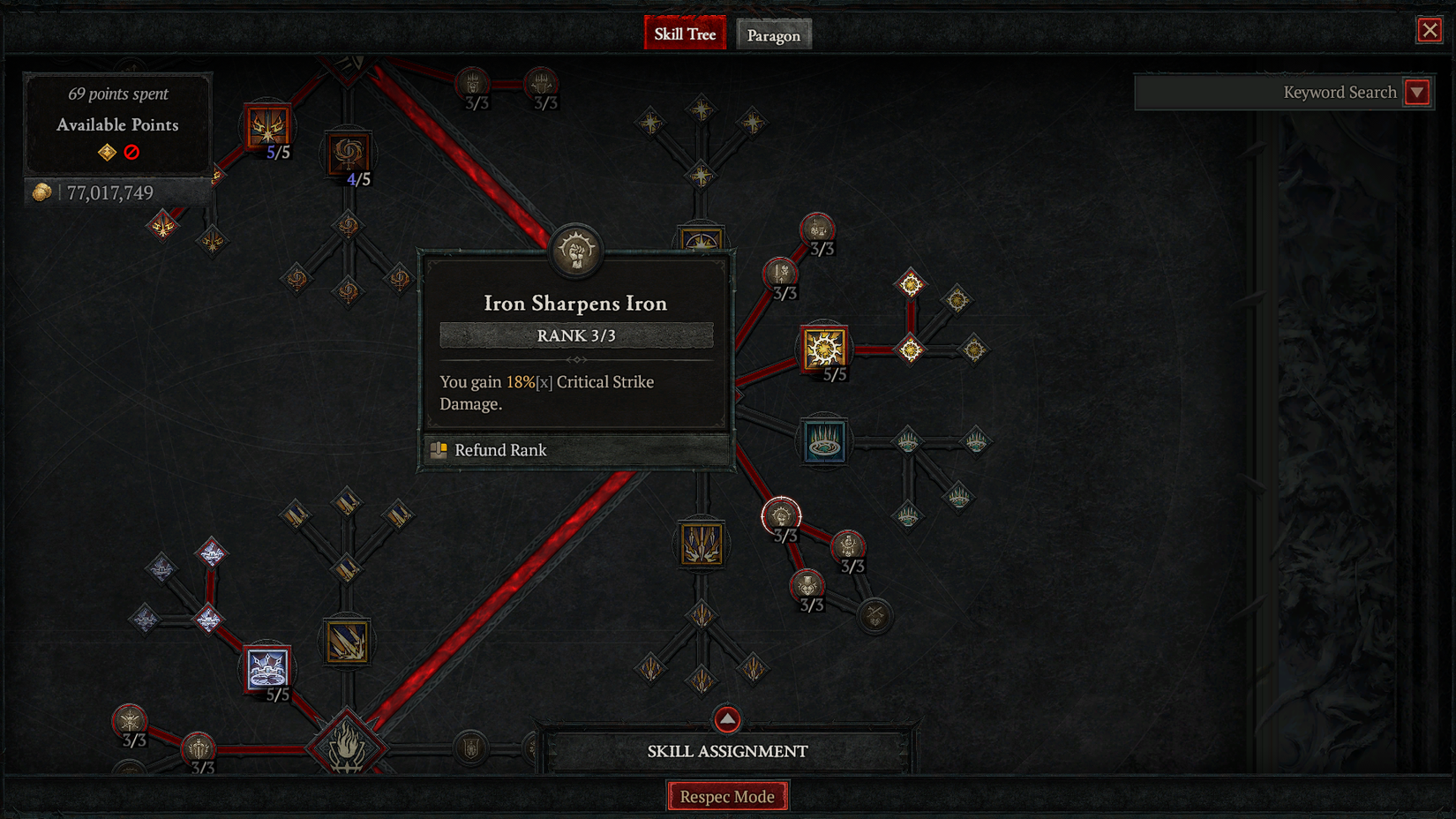Viewport: 1456px width, 819px height.
Task: Select the 4/5 whirlwind skill node
Action: tap(350, 154)
